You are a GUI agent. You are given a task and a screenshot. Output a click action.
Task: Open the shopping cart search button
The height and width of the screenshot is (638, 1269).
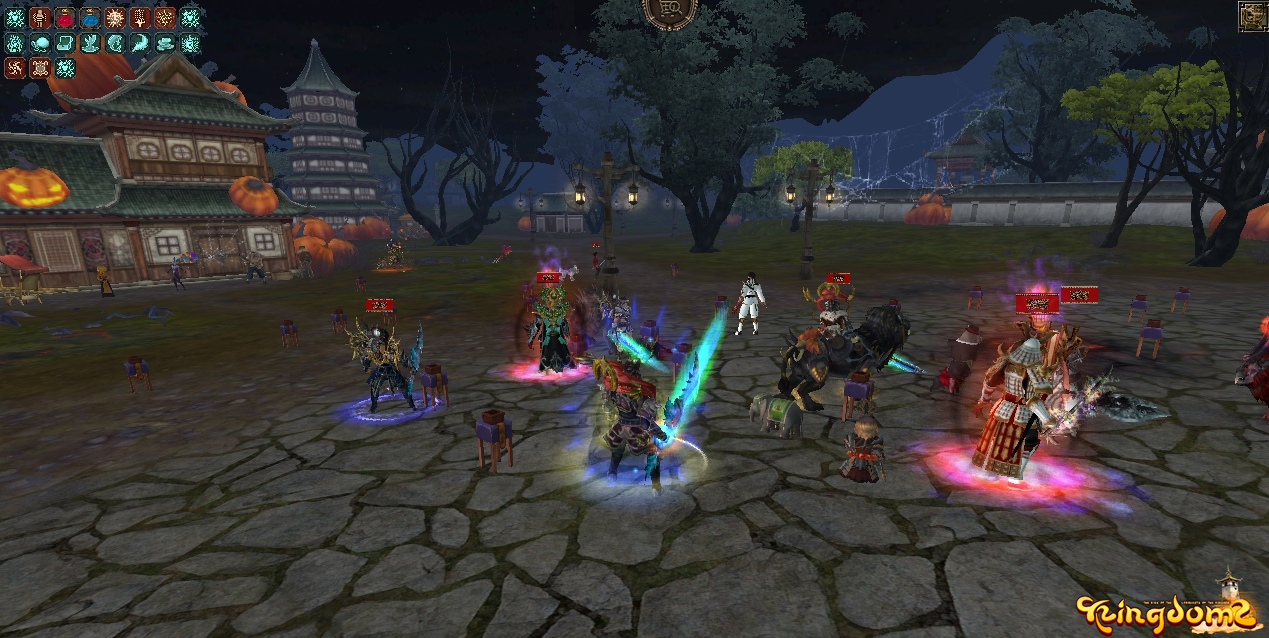point(669,12)
